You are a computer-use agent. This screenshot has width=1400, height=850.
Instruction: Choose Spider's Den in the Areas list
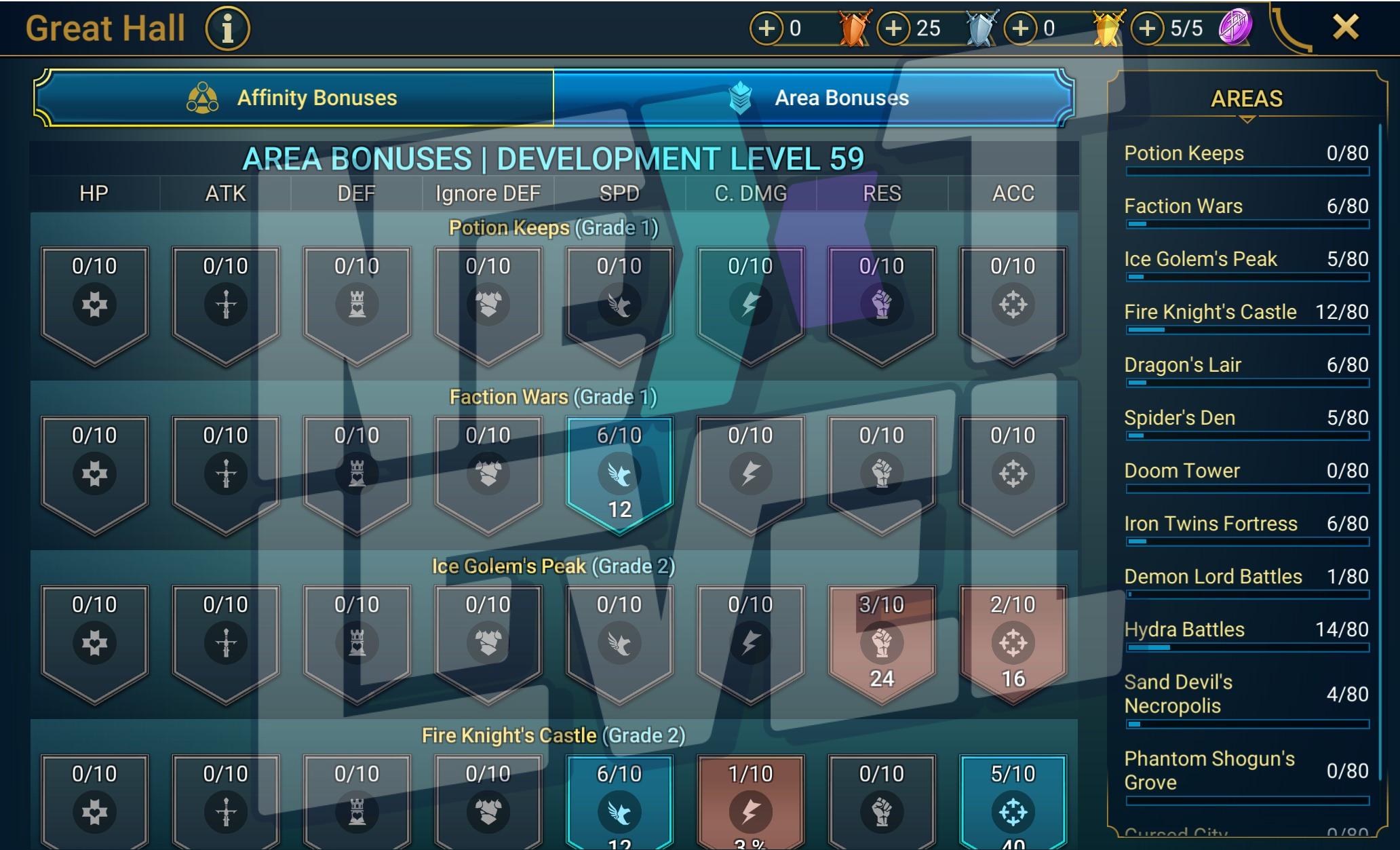click(x=1246, y=418)
